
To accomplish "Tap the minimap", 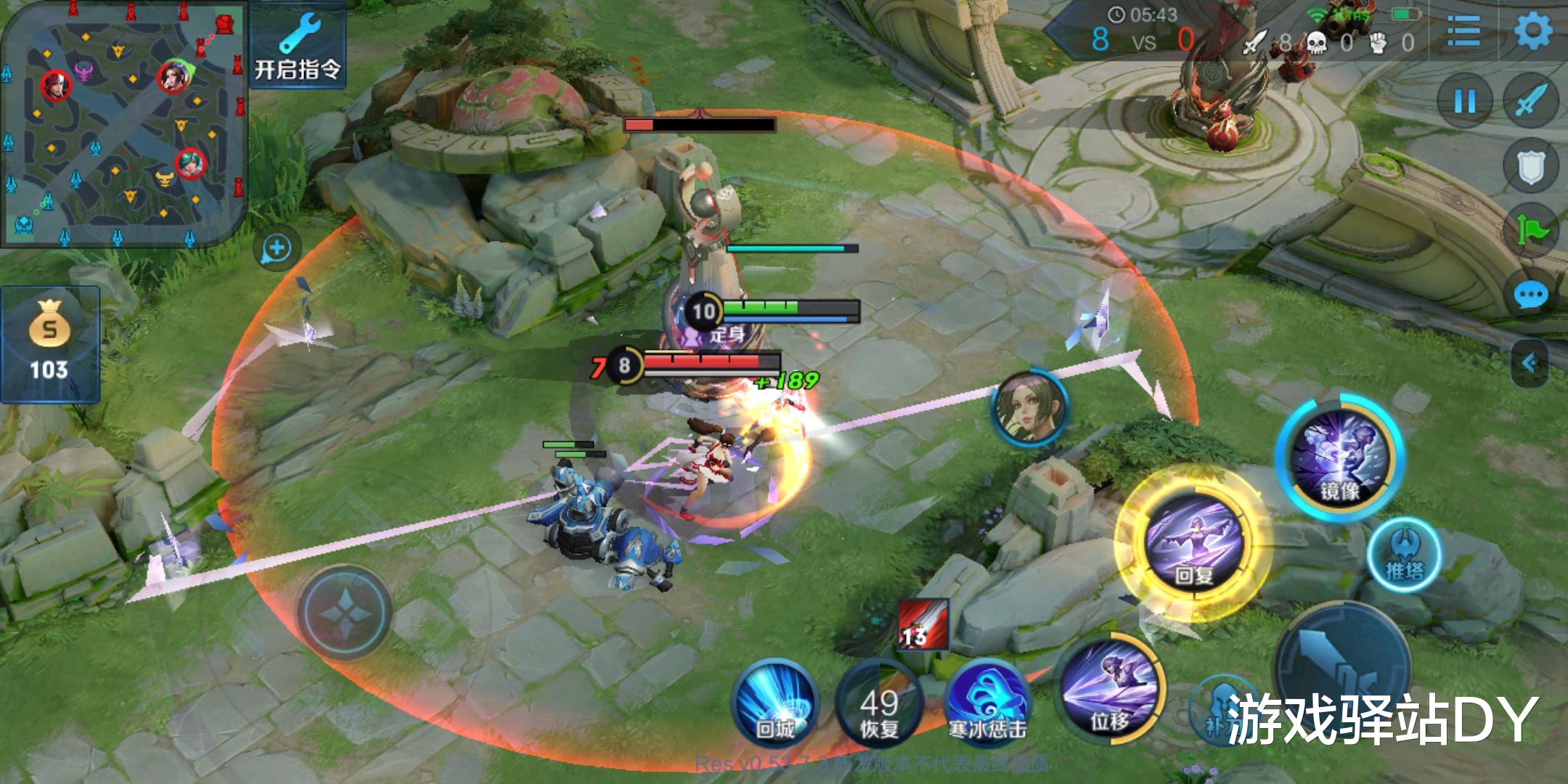I will pyautogui.click(x=122, y=123).
